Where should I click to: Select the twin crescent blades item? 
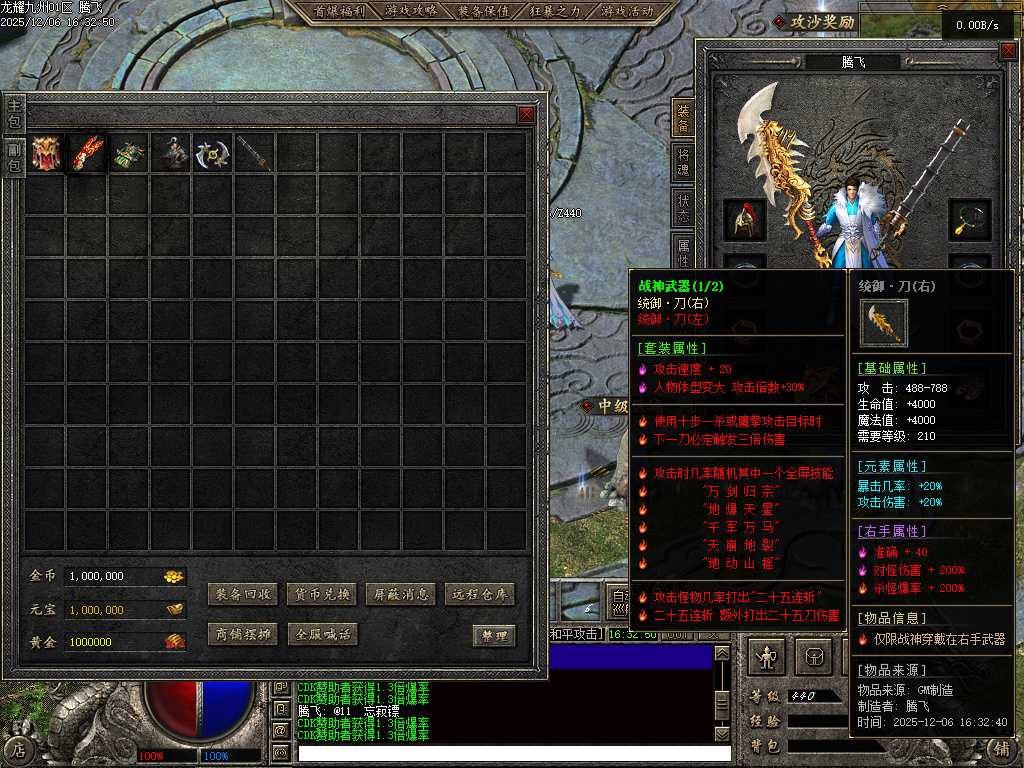coord(213,153)
